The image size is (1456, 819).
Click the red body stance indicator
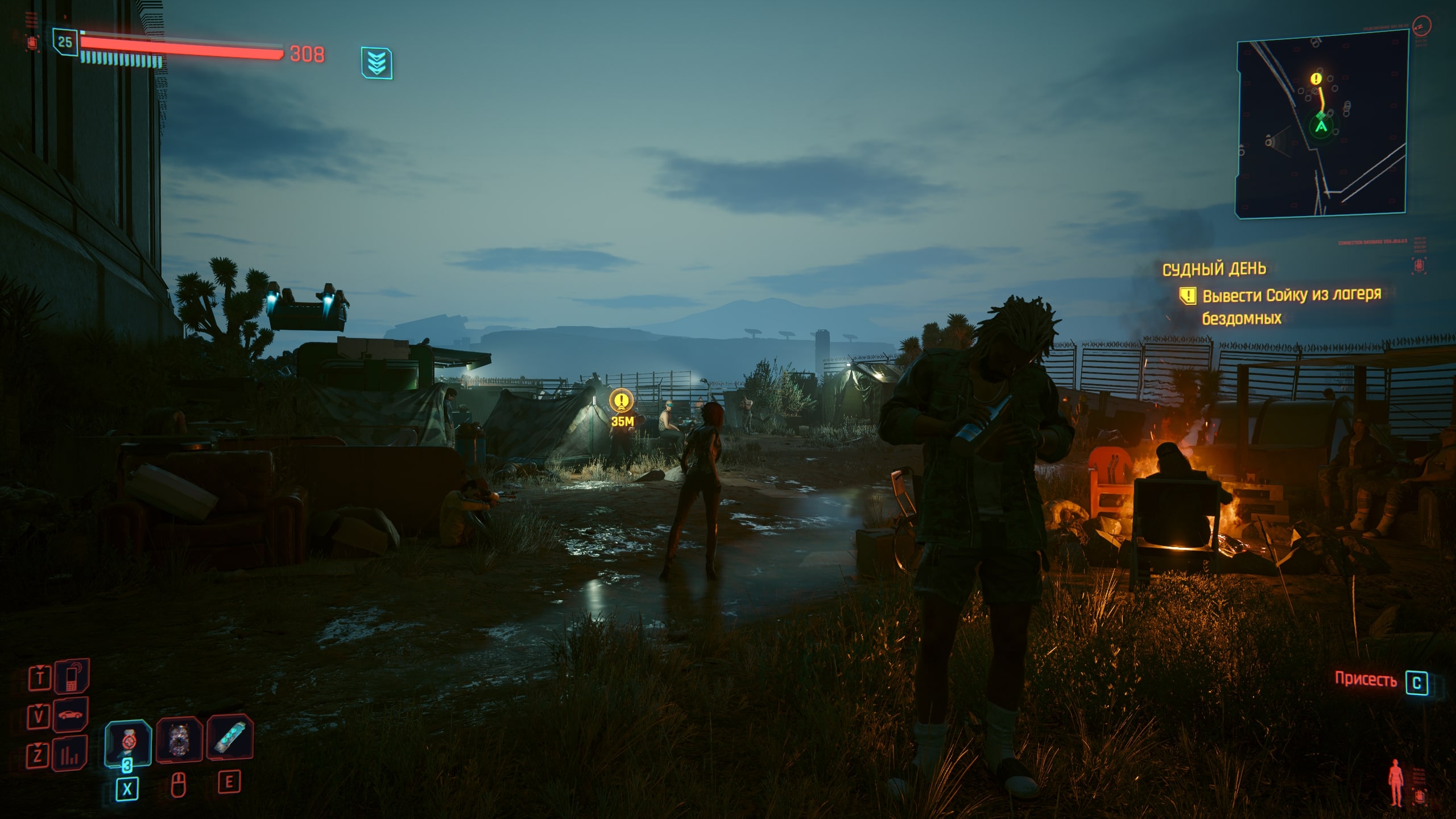1395,781
